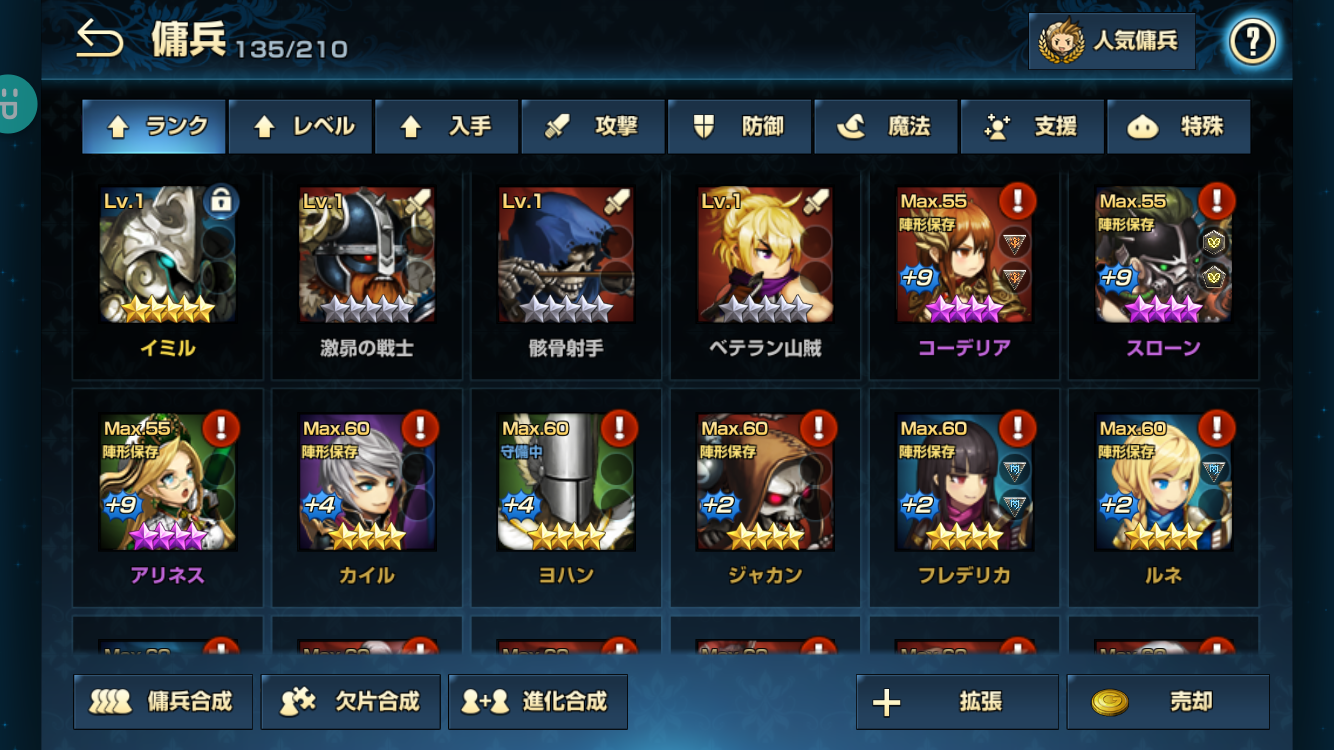Filter by 支援 type
The height and width of the screenshot is (750, 1334).
click(x=1032, y=127)
